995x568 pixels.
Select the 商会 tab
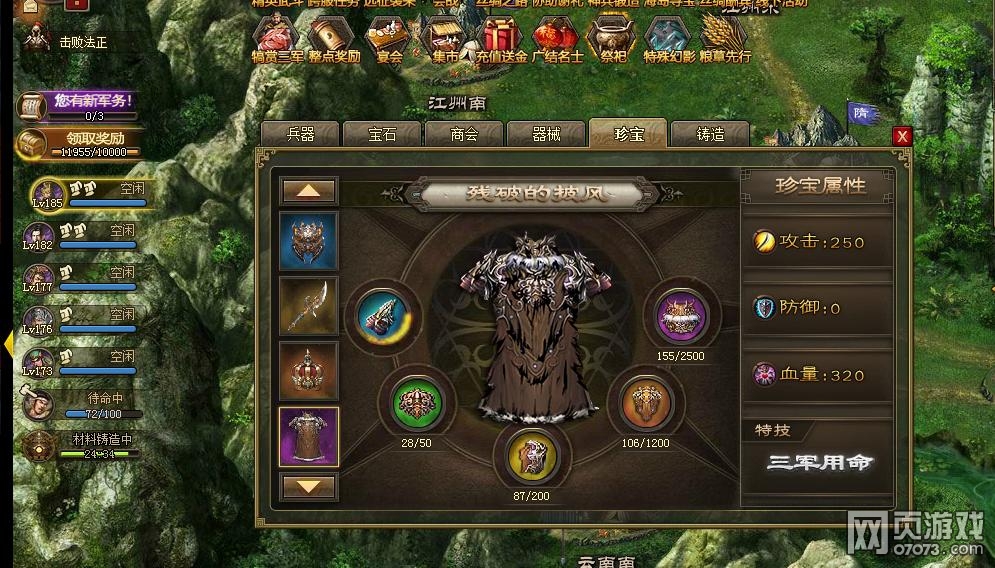click(464, 134)
